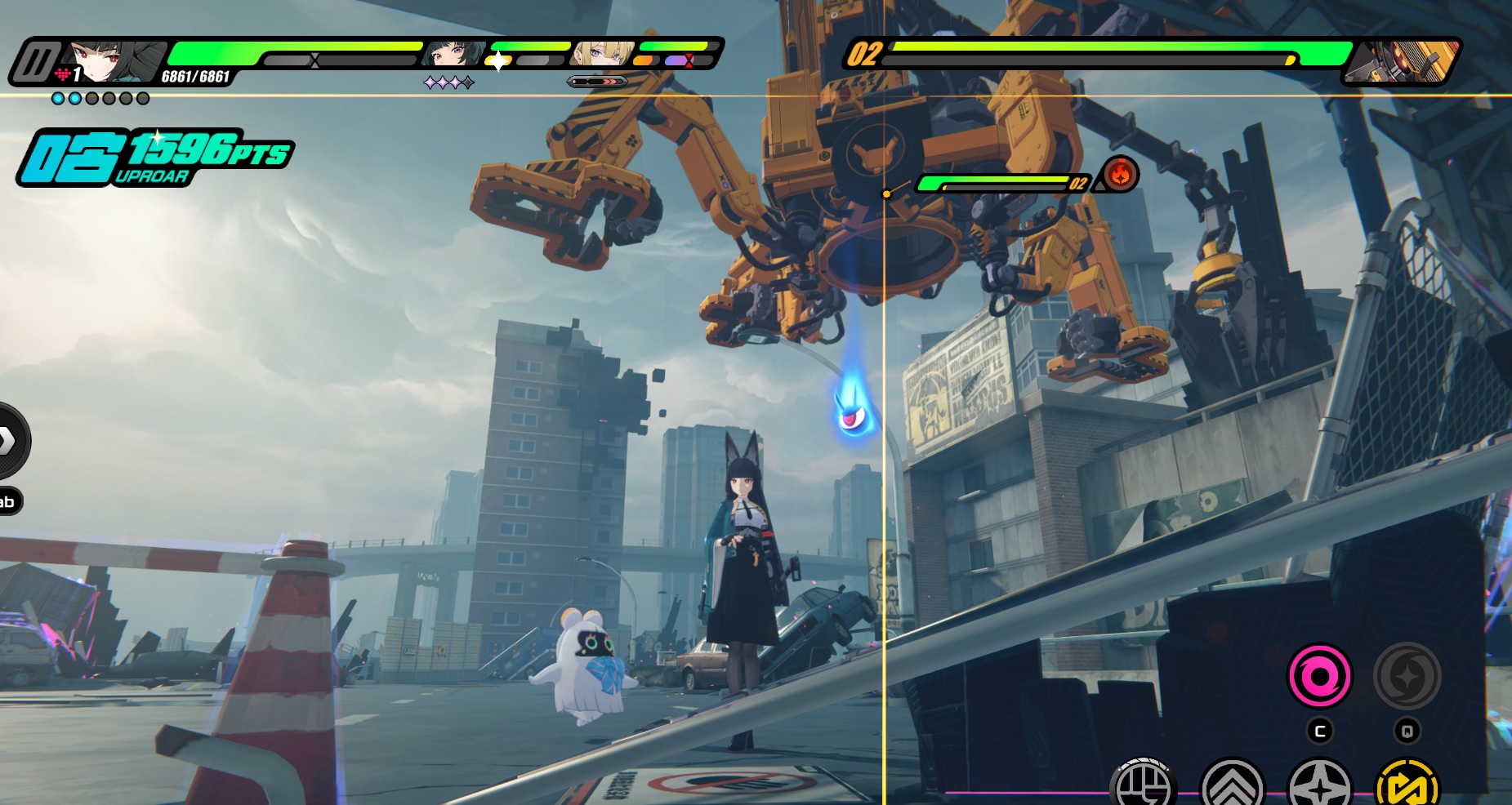Use the fist basic attack button
Image resolution: width=1512 pixels, height=805 pixels.
[1143, 785]
